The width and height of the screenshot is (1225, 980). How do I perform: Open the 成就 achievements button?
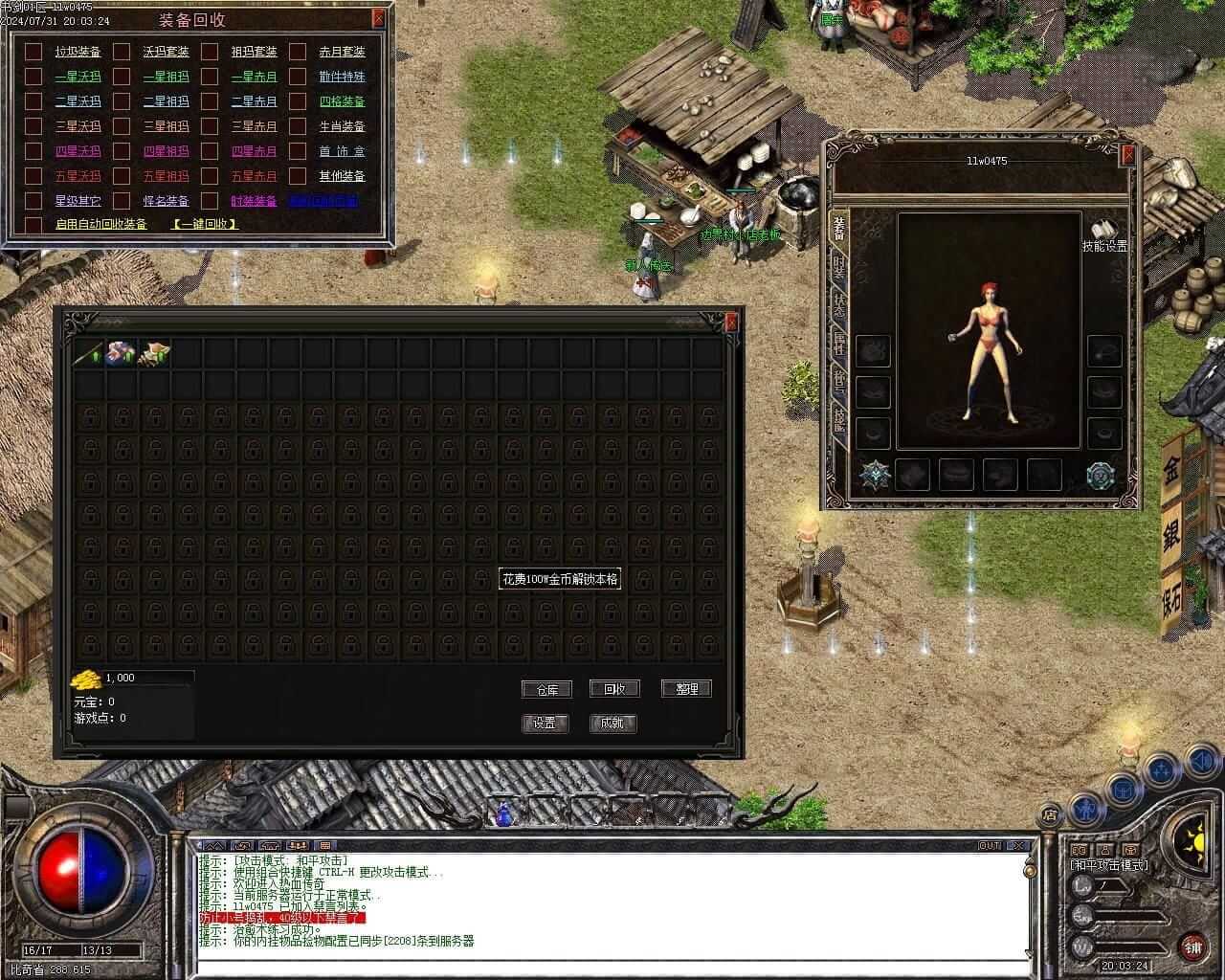(612, 724)
